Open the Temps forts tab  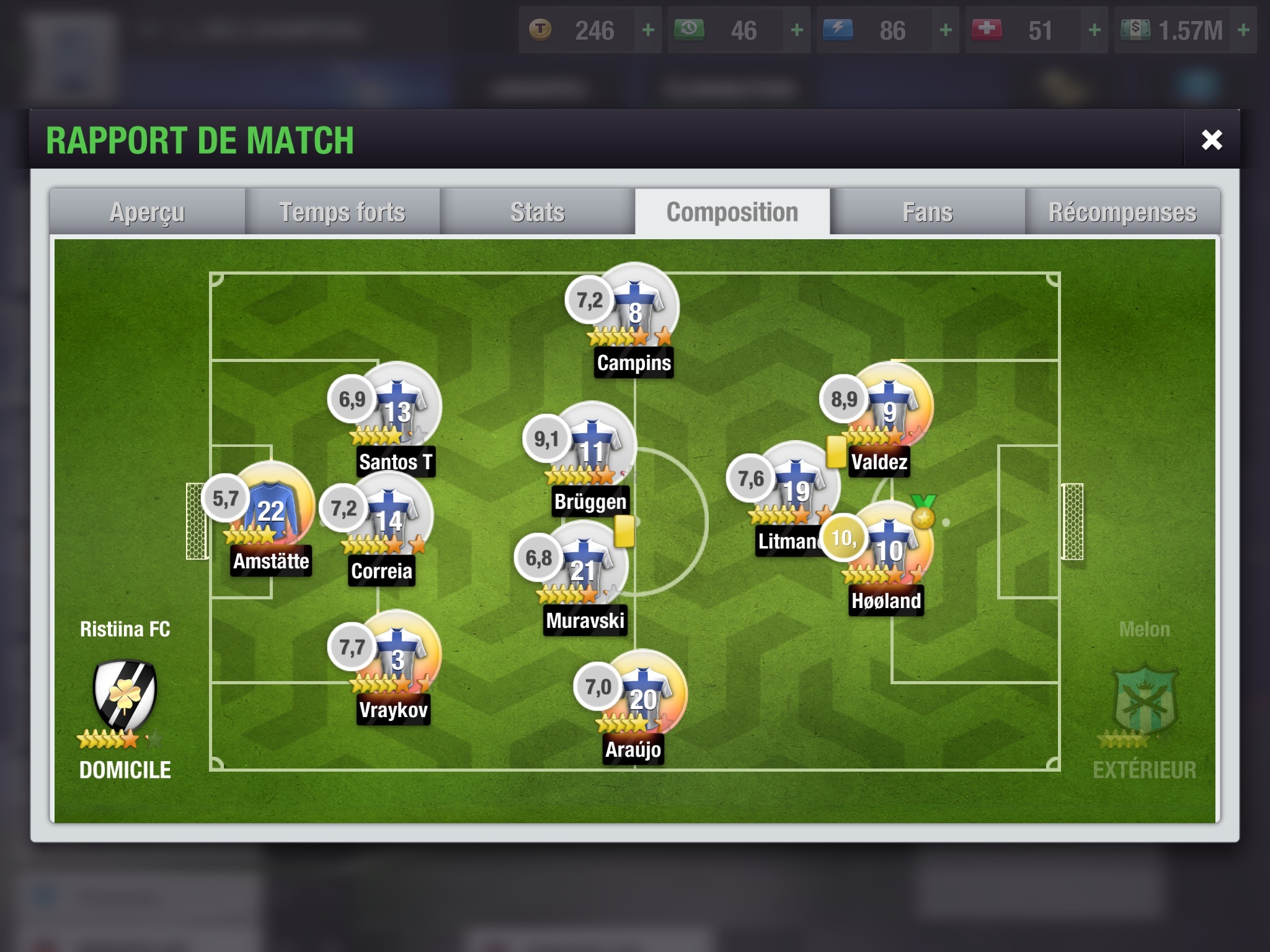pos(342,212)
